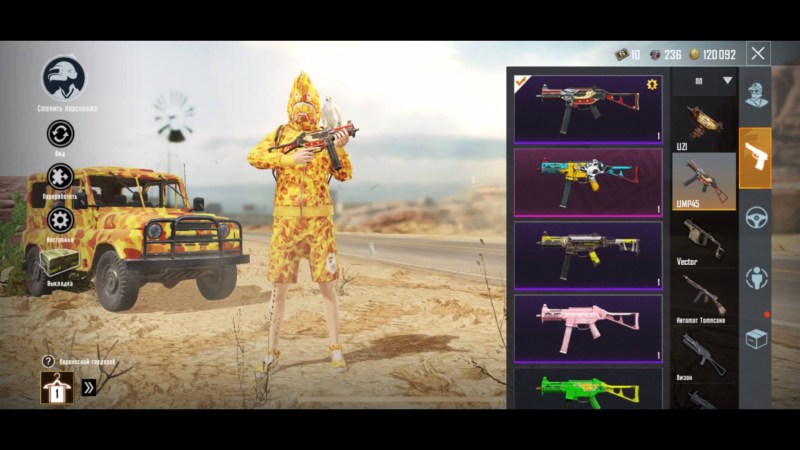
Task: Expand the double arrow next to wardrobe
Action: (89, 387)
